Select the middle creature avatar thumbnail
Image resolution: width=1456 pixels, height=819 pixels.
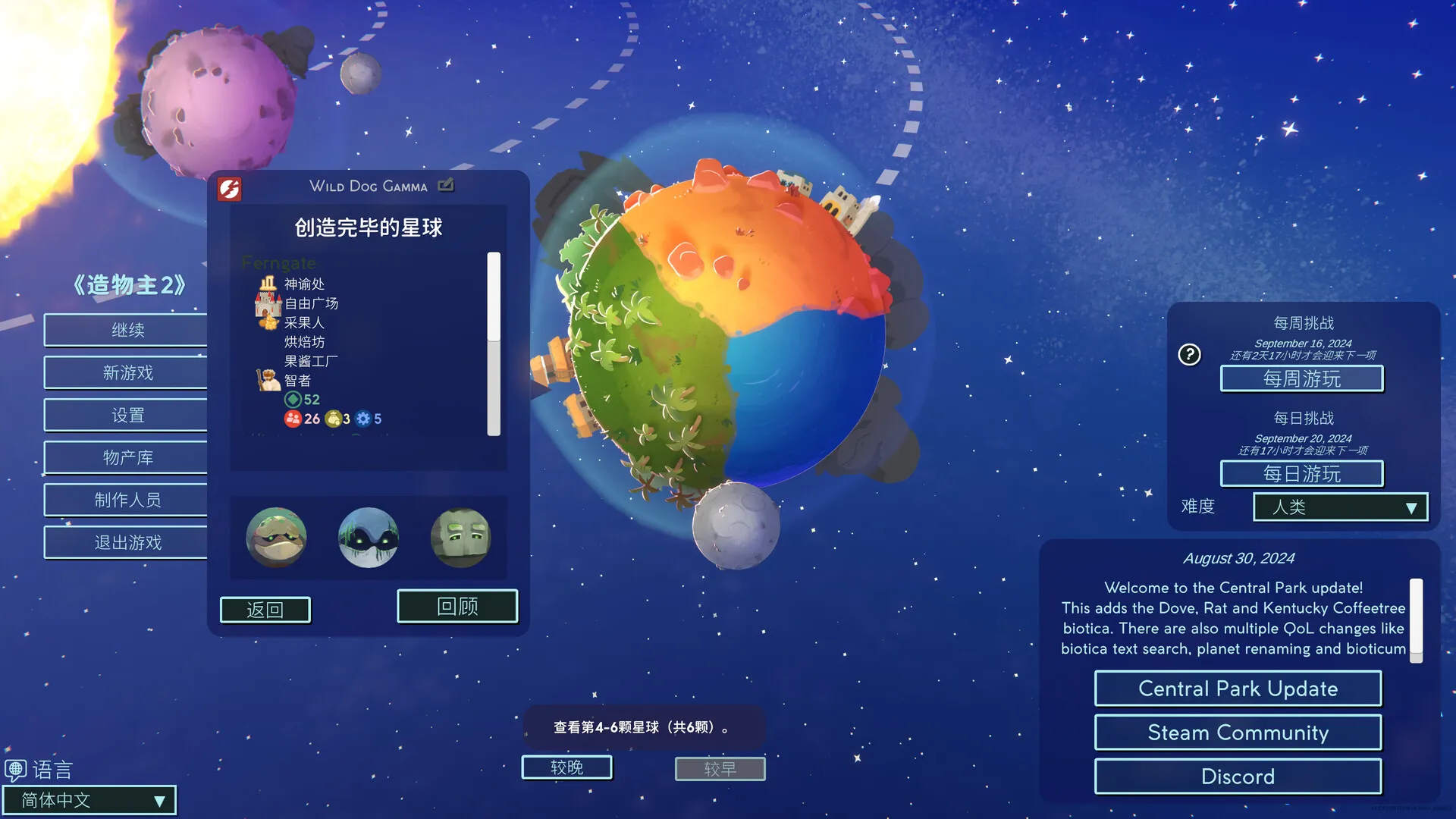pyautogui.click(x=369, y=538)
